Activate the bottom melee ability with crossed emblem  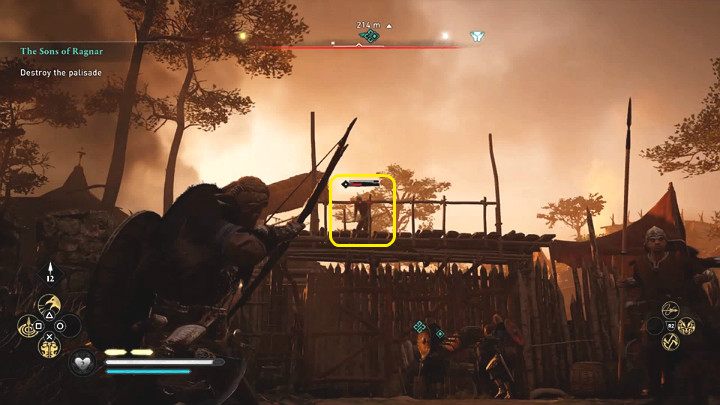pyautogui.click(x=671, y=343)
